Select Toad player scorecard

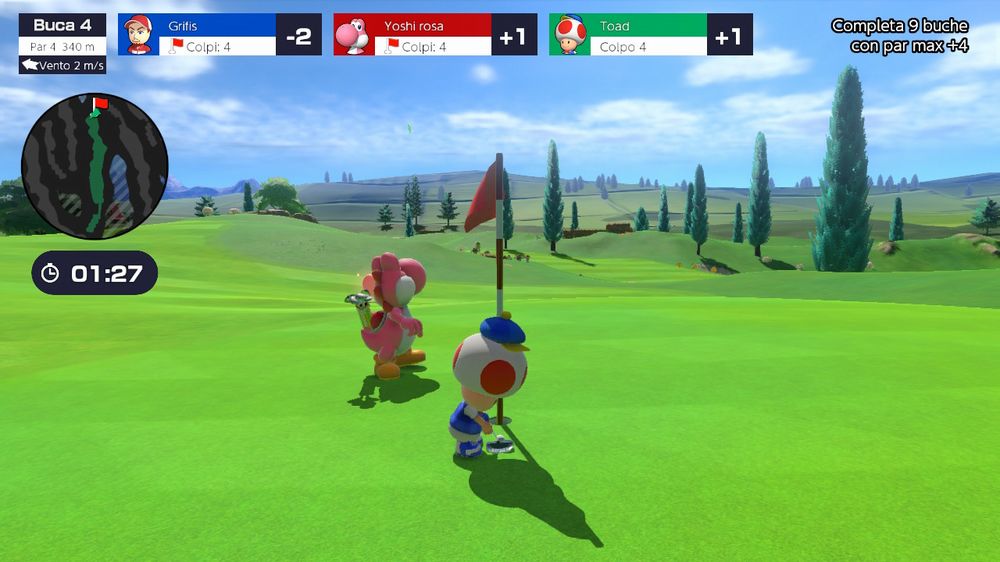pos(650,35)
